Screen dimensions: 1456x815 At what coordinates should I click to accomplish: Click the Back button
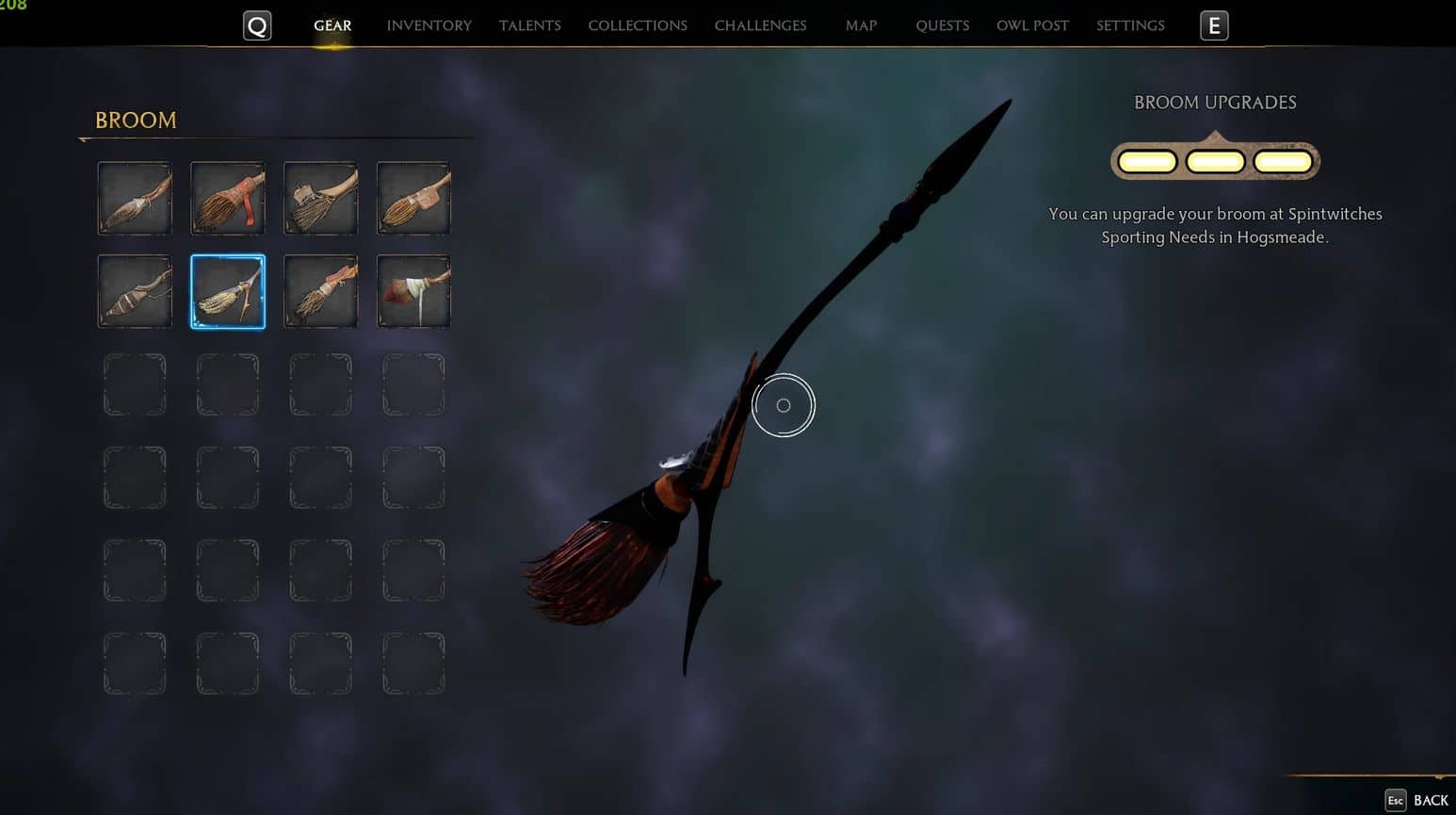coord(1417,800)
